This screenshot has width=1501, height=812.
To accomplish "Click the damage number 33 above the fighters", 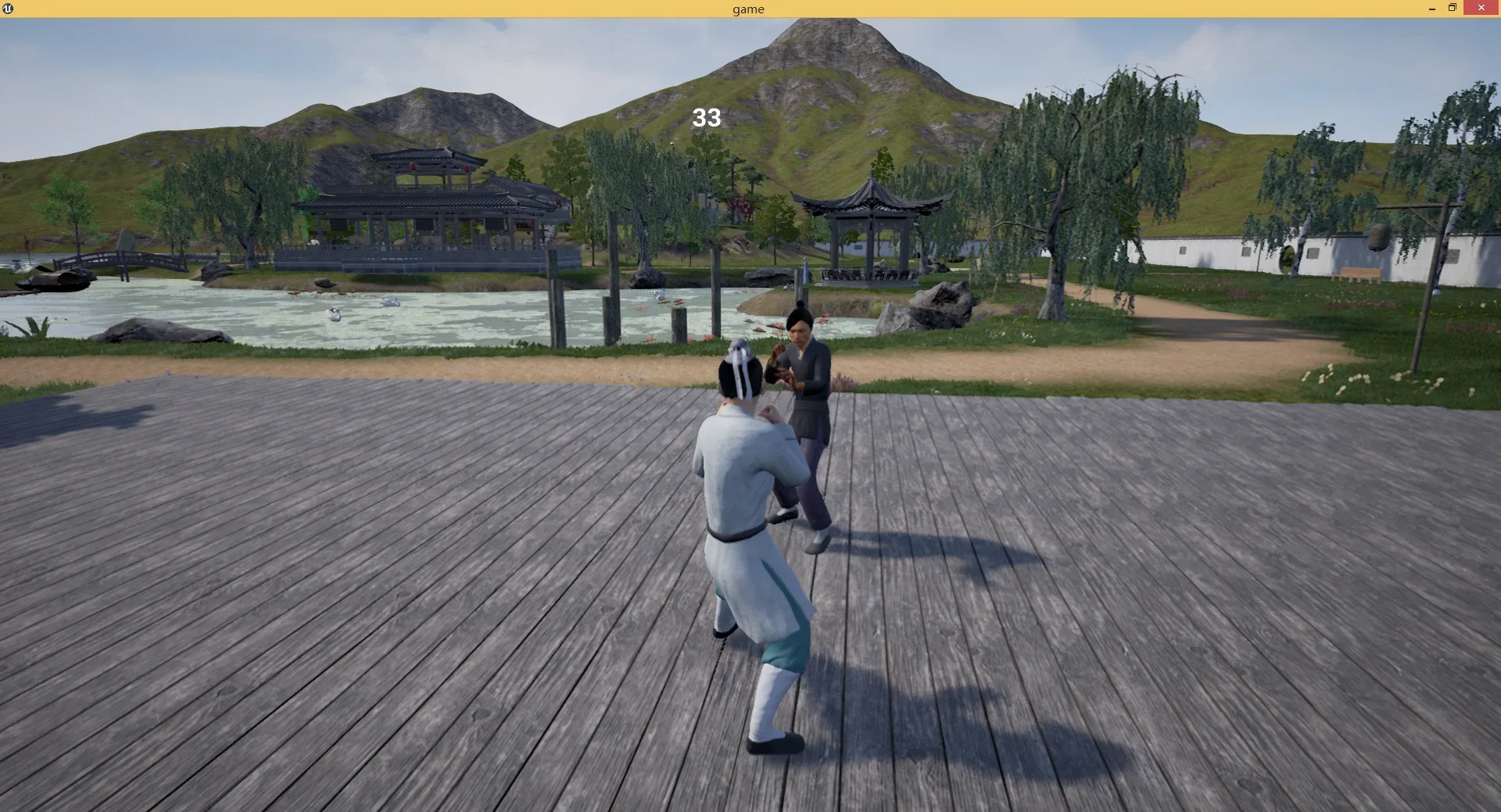I will pyautogui.click(x=705, y=119).
